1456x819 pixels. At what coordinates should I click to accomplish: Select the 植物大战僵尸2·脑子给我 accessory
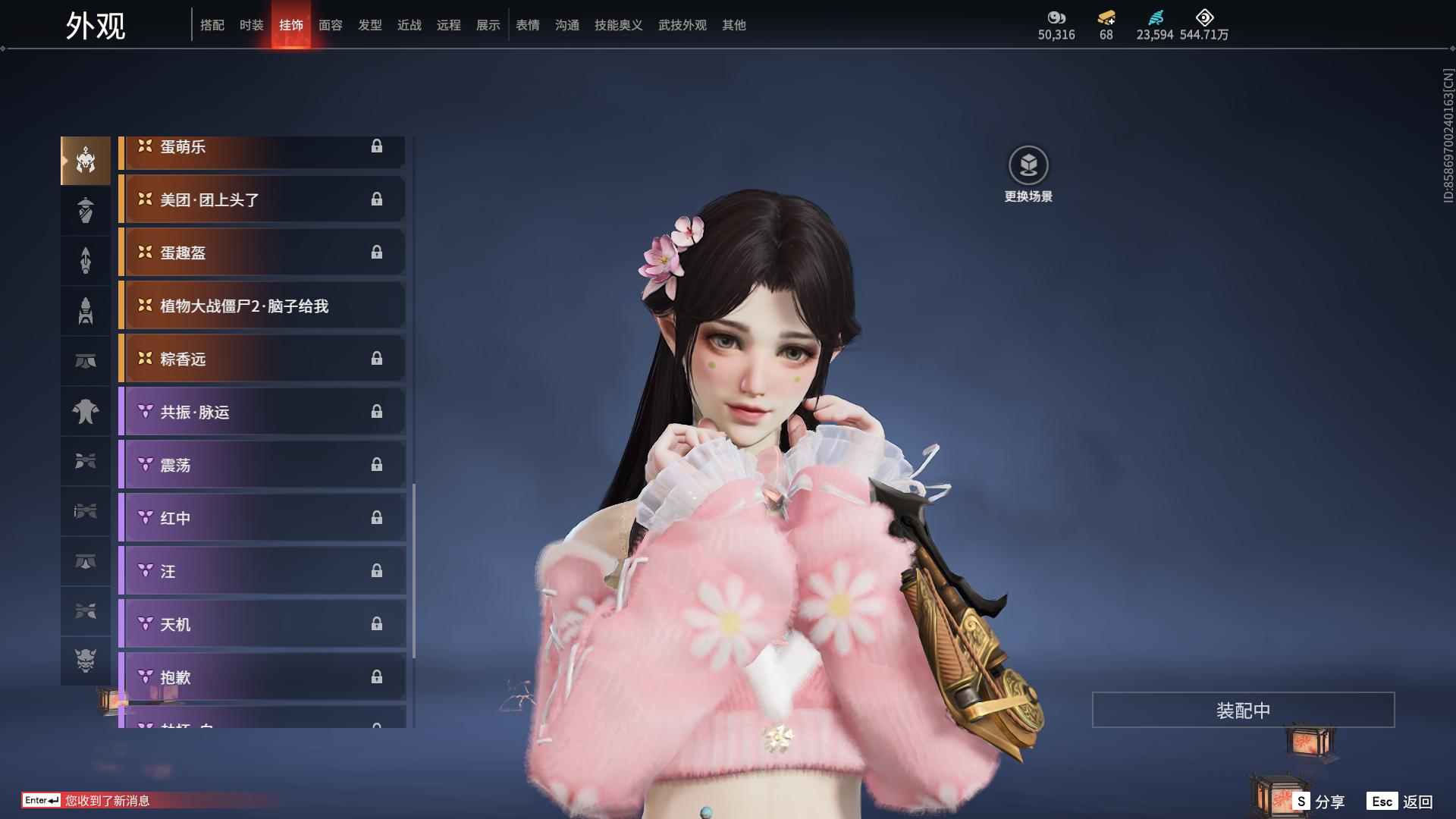coord(262,306)
